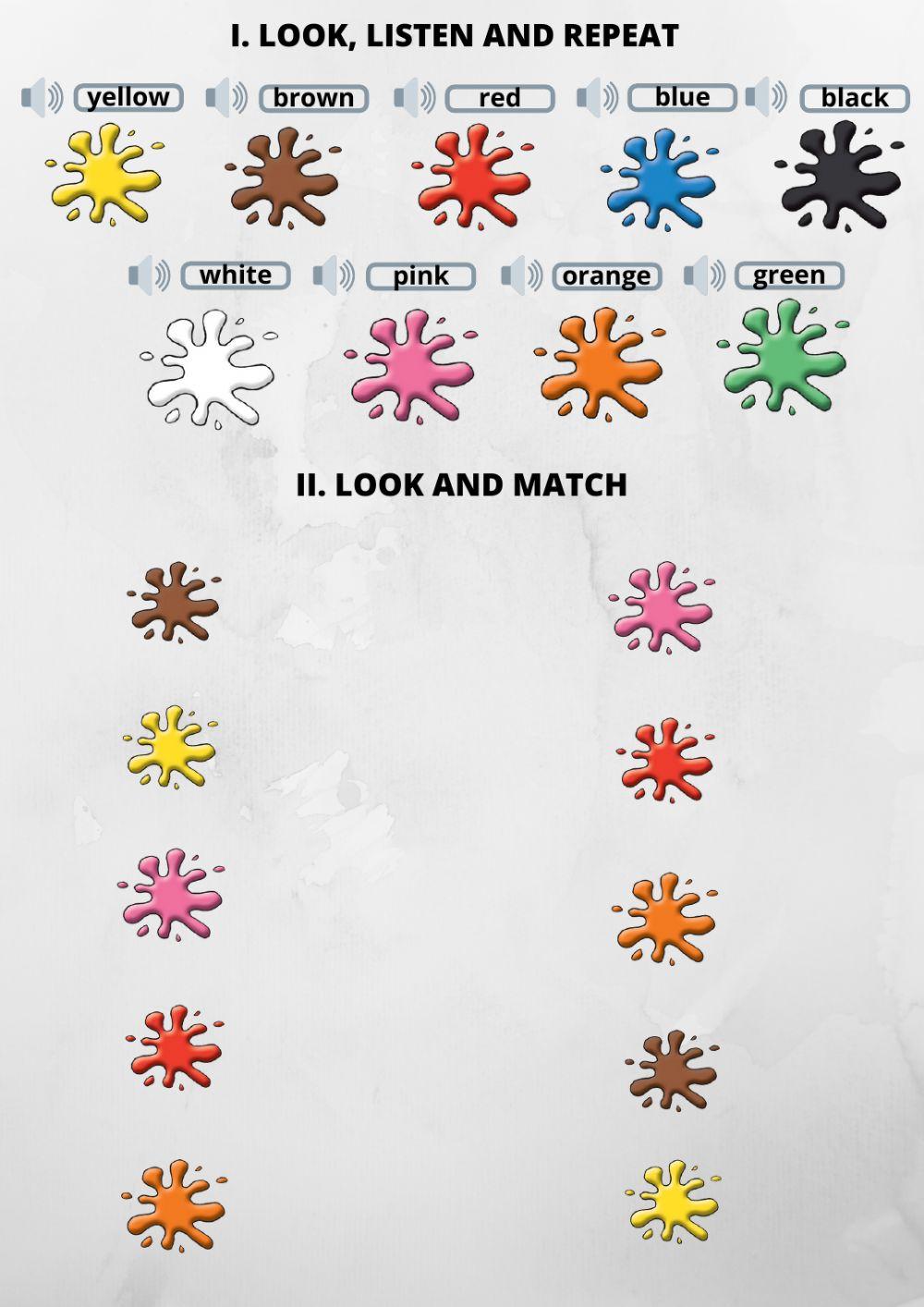The image size is (924, 1307).
Task: Listen to the word orange
Action: coord(521,275)
